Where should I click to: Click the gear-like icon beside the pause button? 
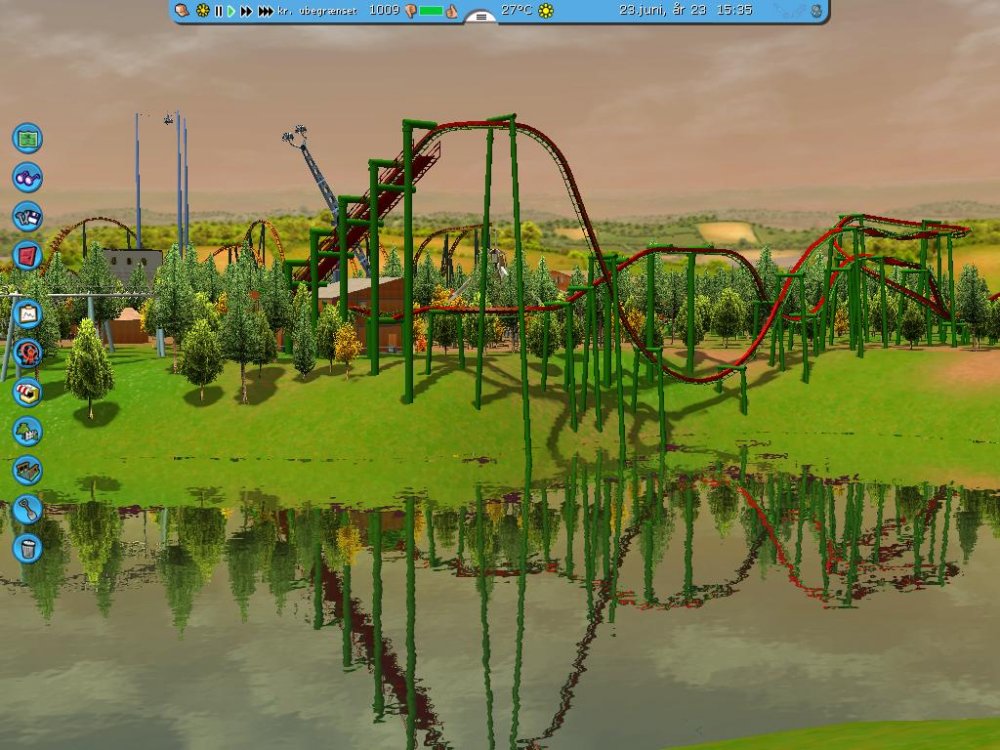pyautogui.click(x=202, y=11)
